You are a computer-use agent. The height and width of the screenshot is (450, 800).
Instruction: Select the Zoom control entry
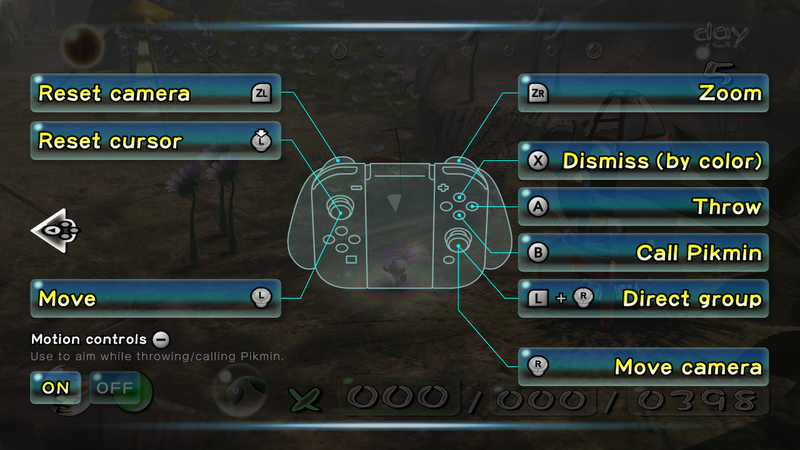click(643, 94)
